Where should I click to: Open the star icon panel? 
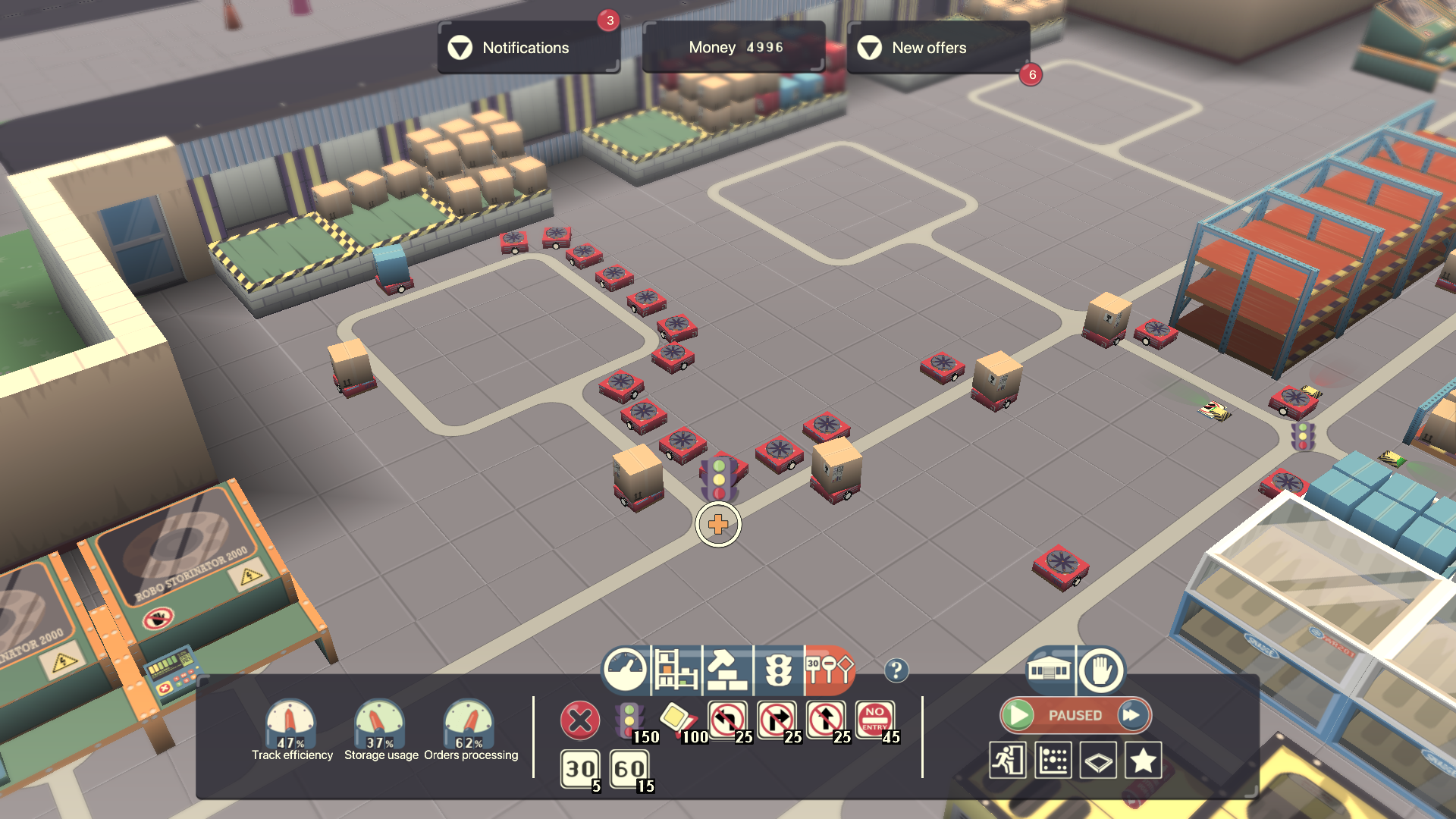point(1144,760)
